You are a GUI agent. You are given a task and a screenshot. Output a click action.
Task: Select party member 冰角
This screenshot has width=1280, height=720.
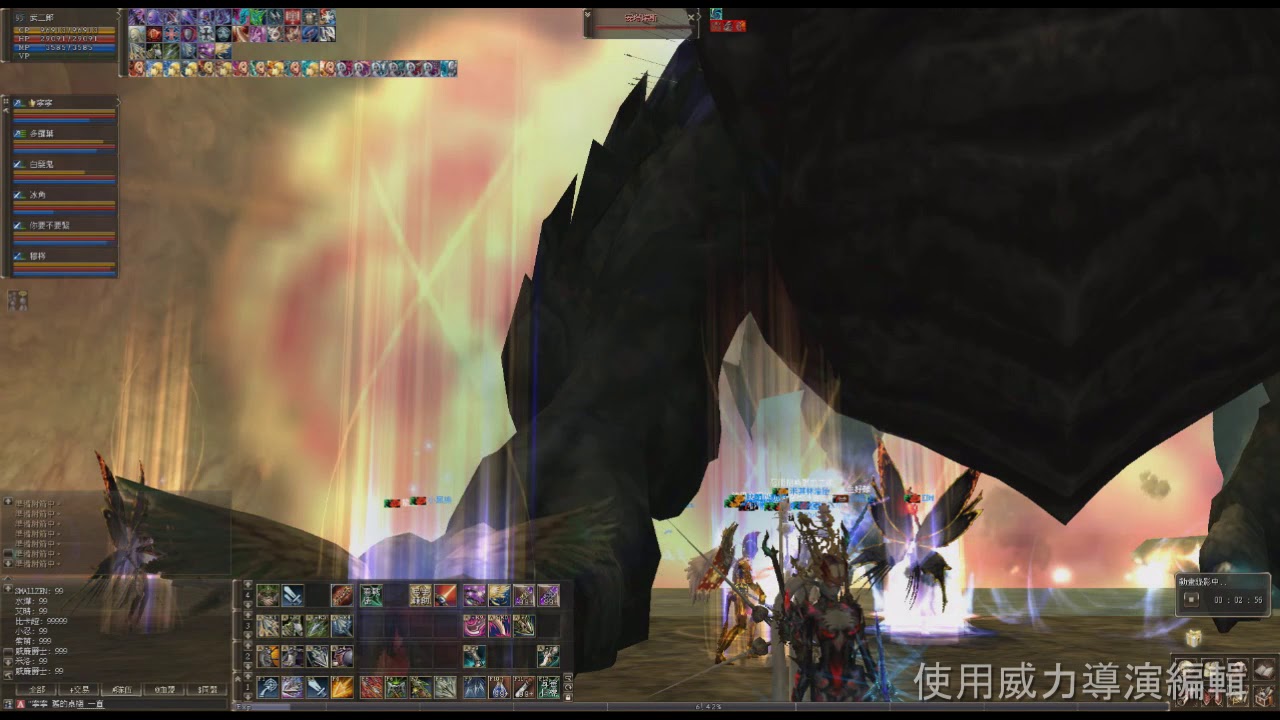tap(38, 194)
